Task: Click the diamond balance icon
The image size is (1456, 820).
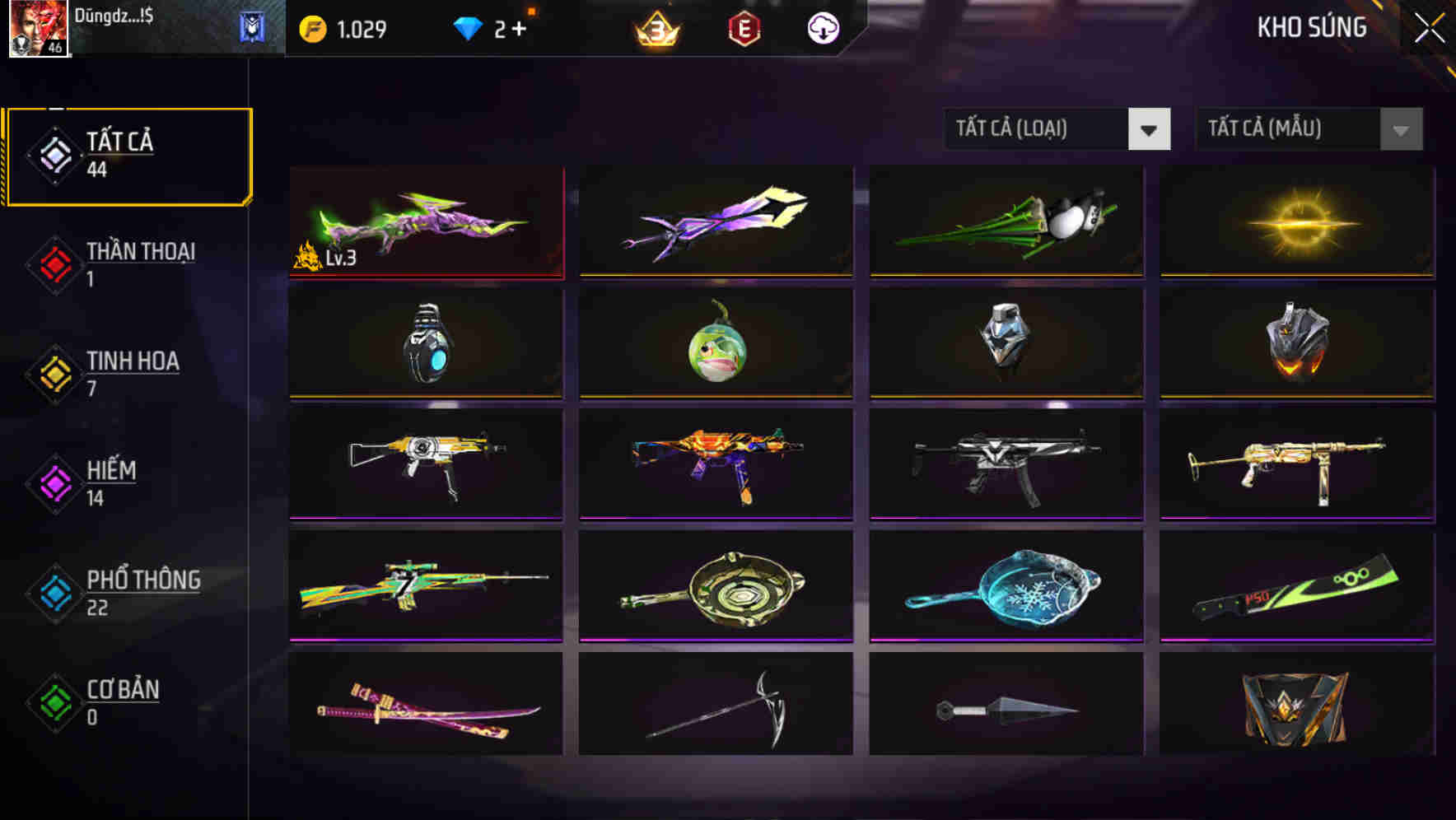Action: pos(466,27)
